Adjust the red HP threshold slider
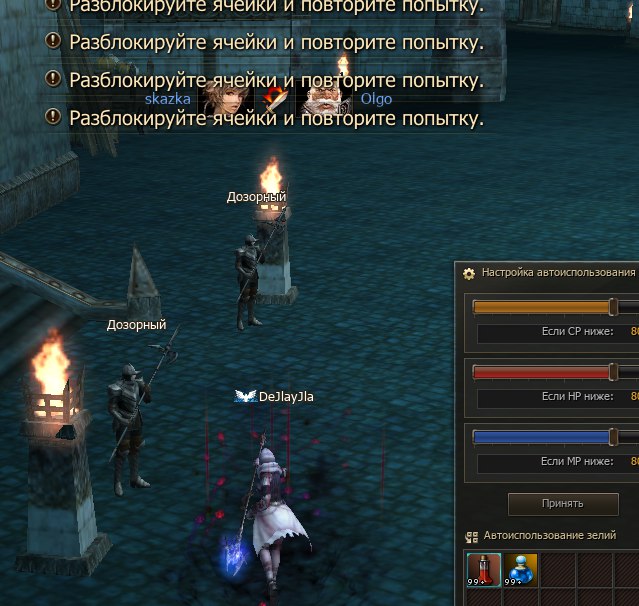Screen dimensions: 639x606 pyautogui.click(x=614, y=372)
